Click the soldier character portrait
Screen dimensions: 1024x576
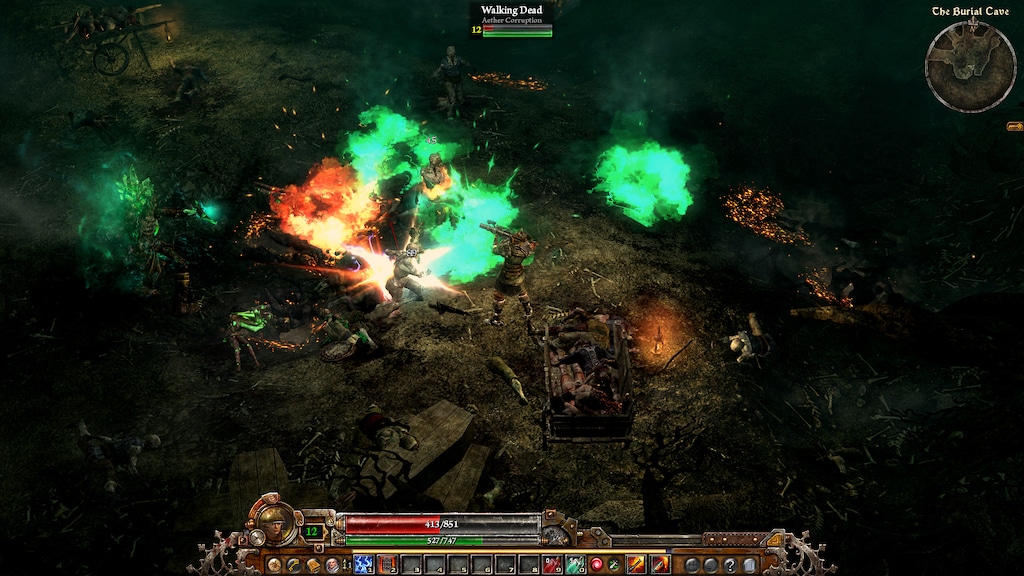pos(277,521)
